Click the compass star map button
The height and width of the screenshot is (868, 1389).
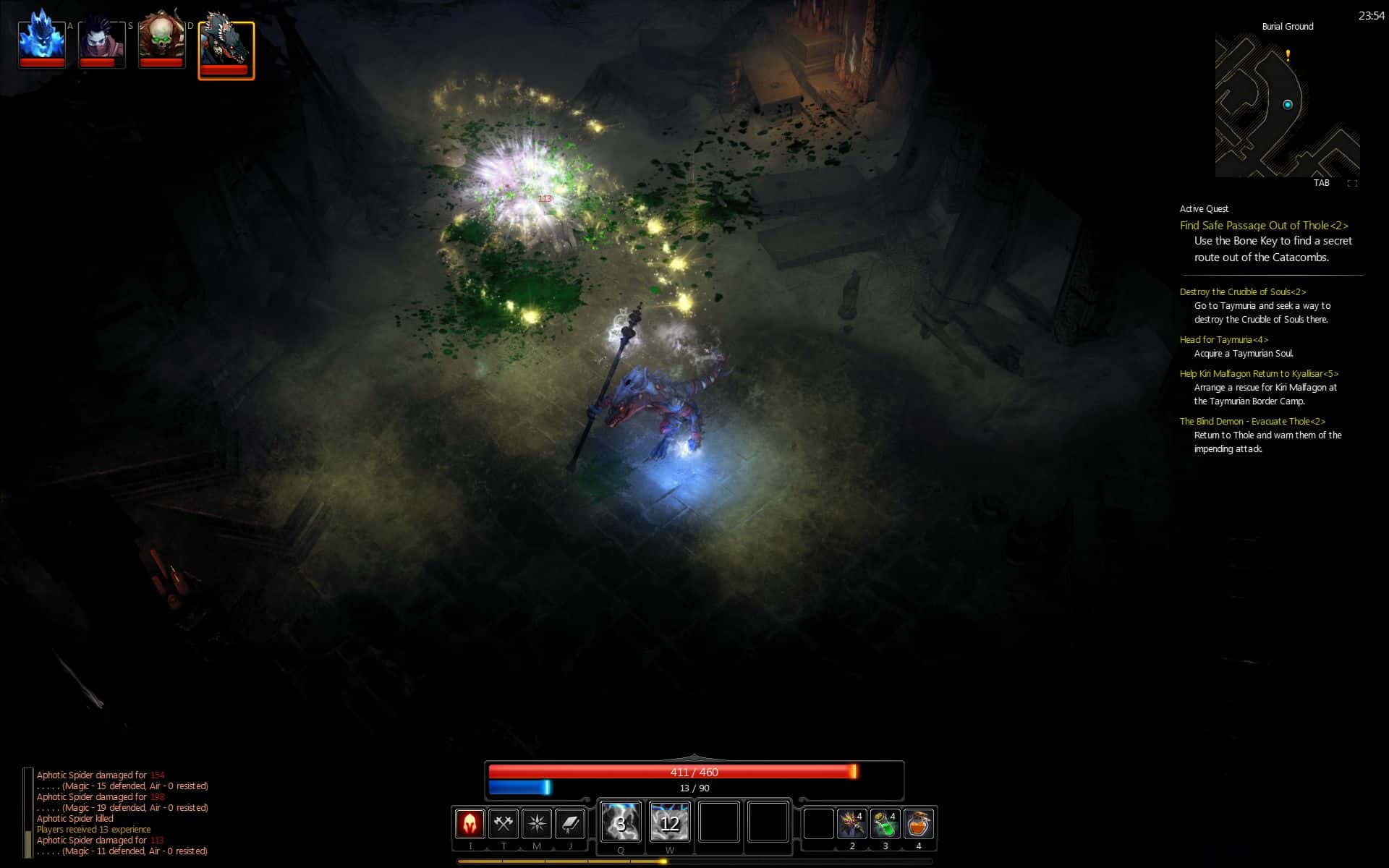(537, 824)
